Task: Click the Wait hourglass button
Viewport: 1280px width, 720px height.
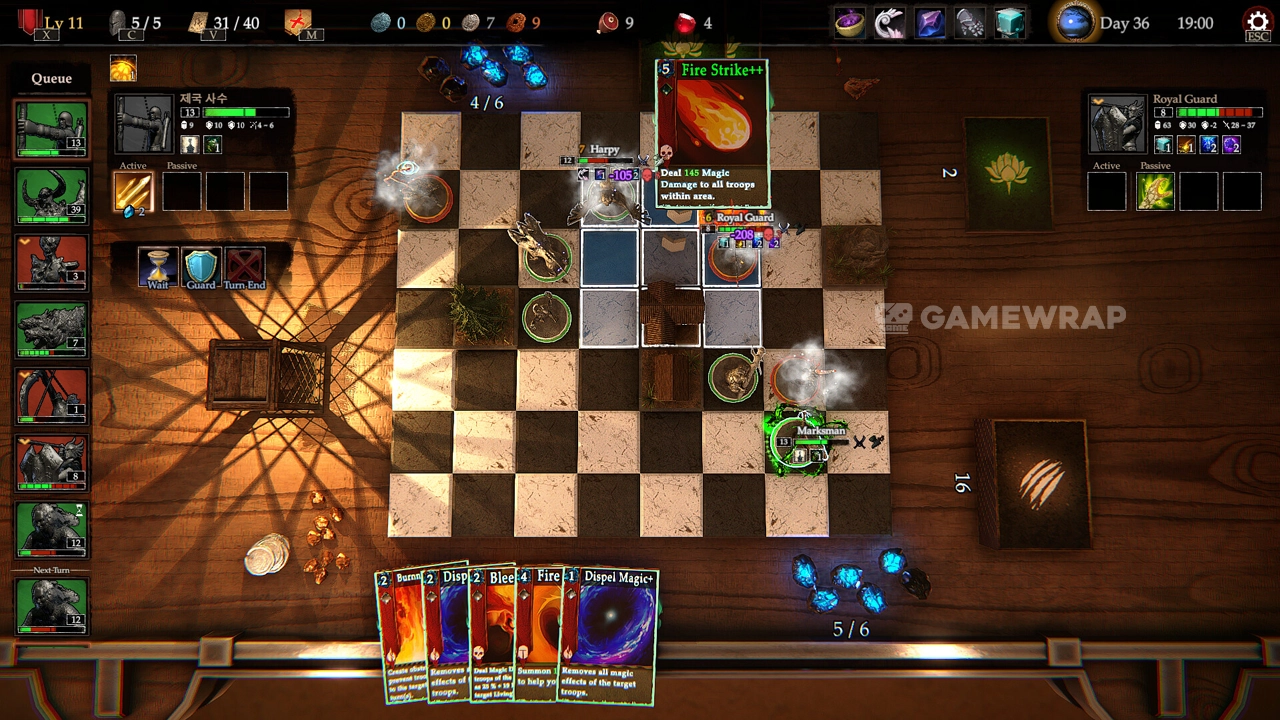Action: pos(158,266)
